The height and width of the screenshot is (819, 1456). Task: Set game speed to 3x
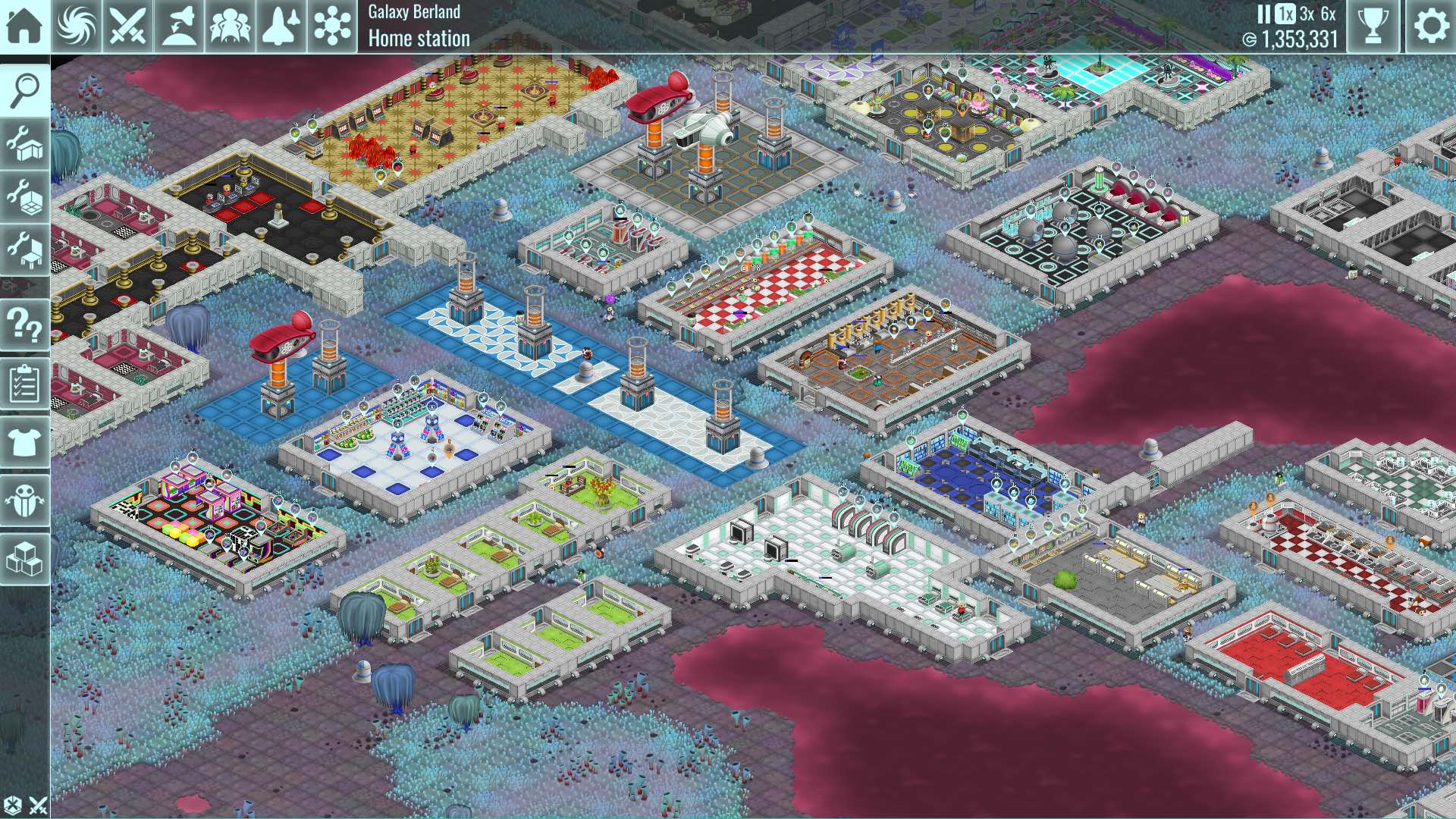pos(1307,14)
